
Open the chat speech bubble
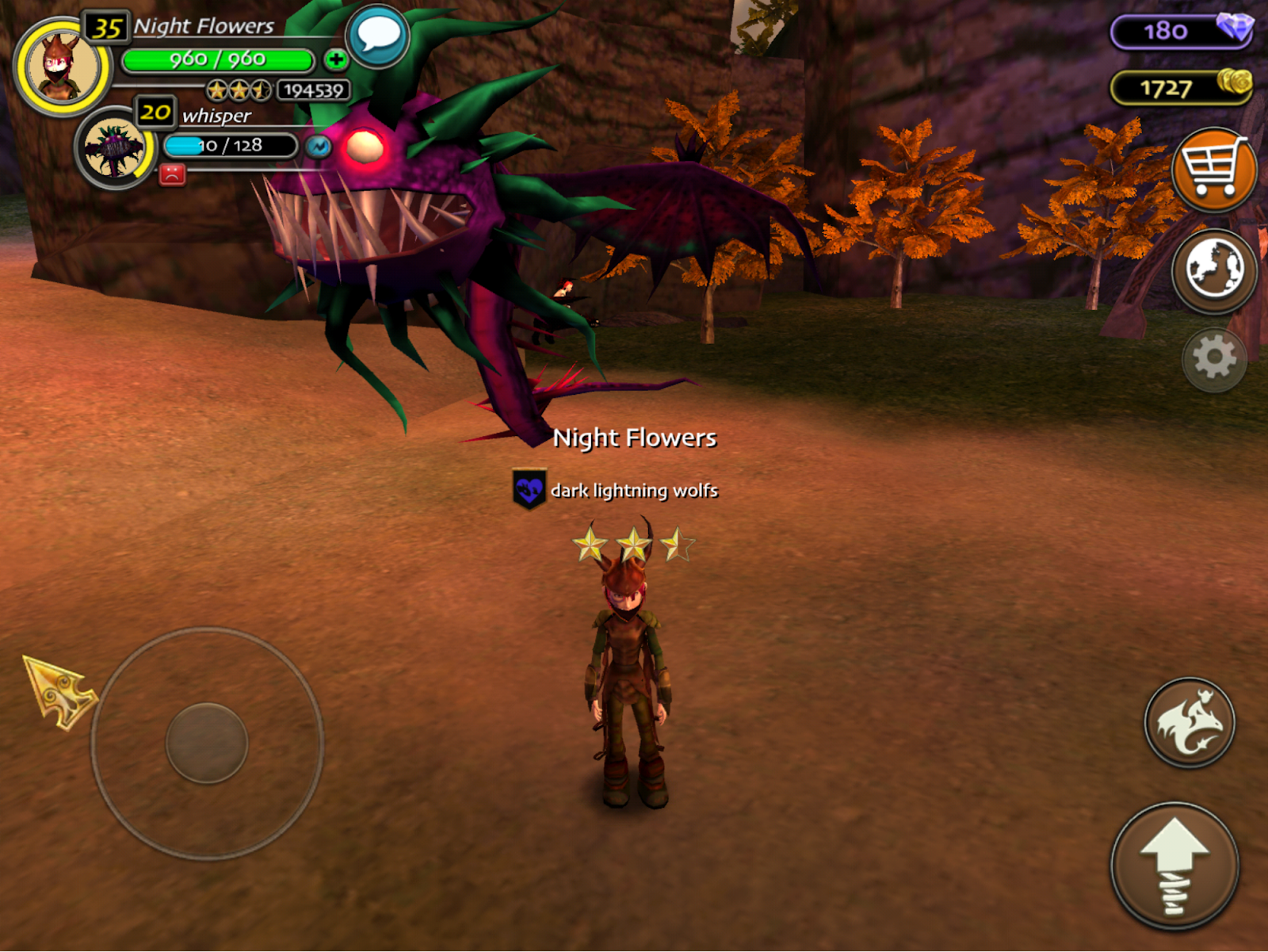point(378,36)
